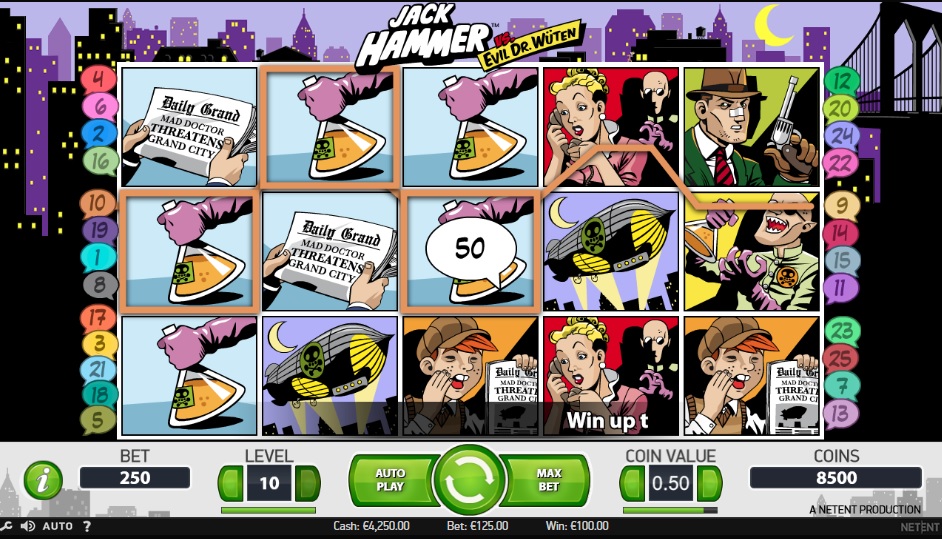Increase the bet level

point(307,483)
